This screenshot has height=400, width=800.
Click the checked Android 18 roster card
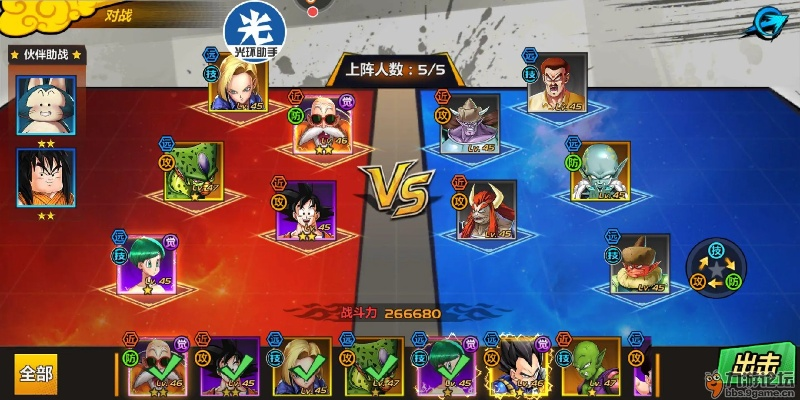point(303,369)
